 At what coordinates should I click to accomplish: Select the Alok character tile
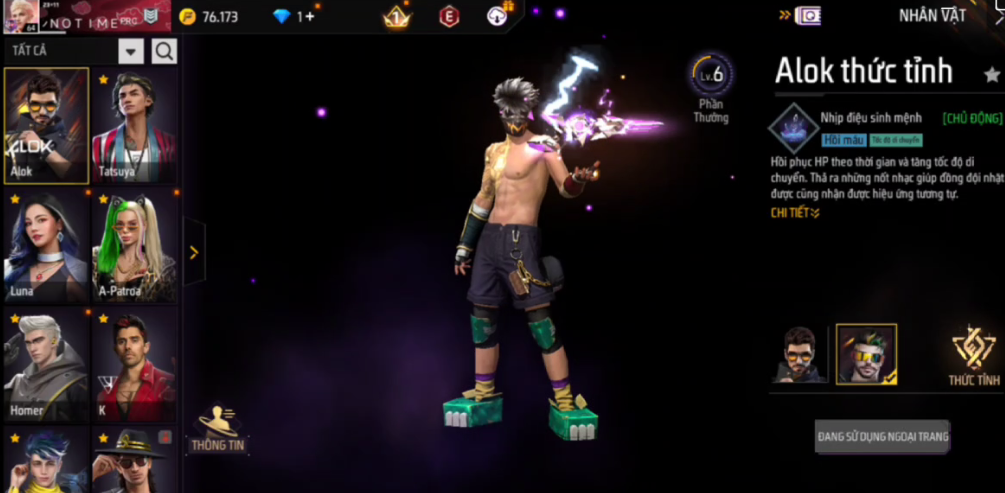[46, 125]
